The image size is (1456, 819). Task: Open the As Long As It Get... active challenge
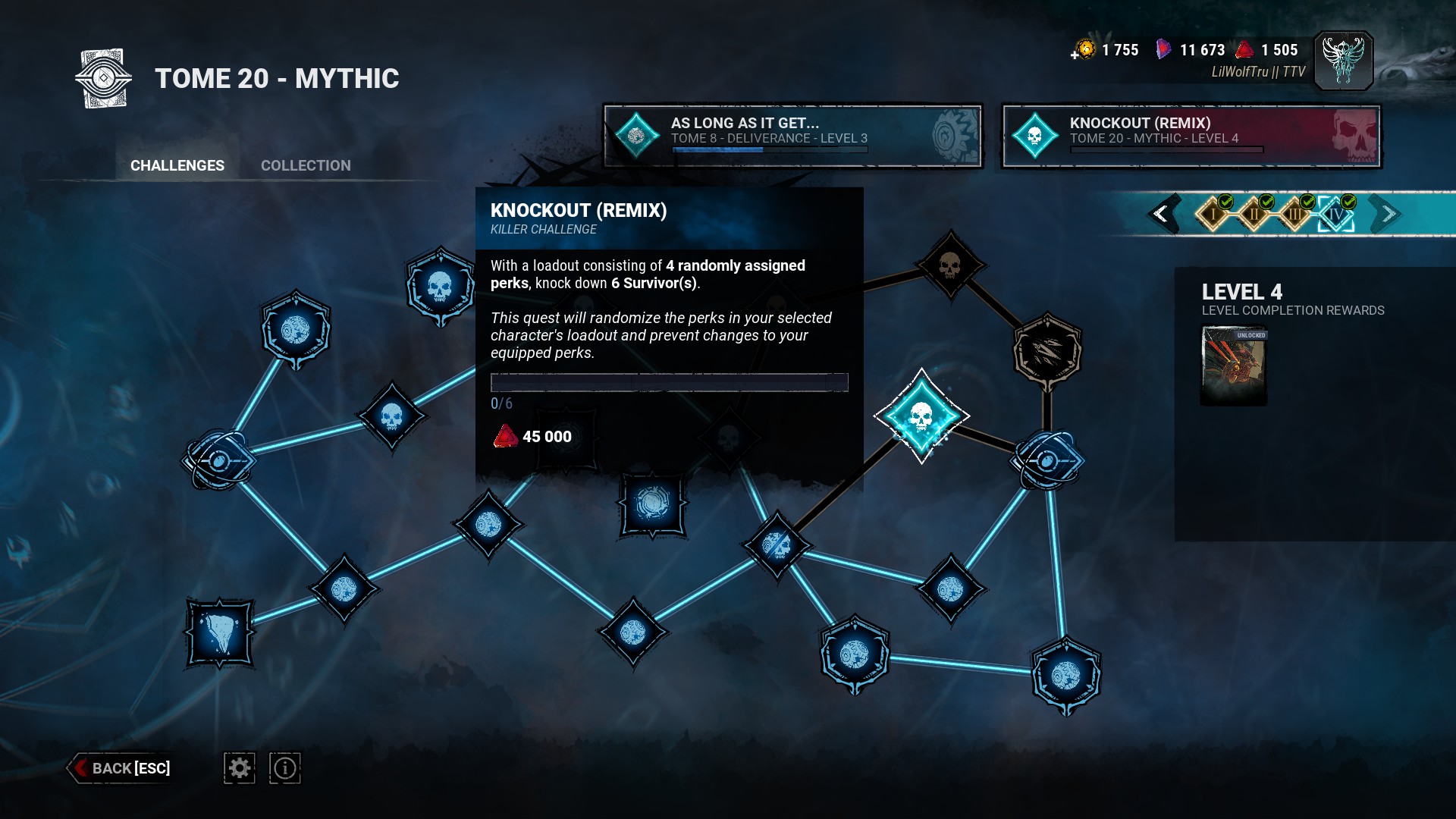[x=792, y=136]
